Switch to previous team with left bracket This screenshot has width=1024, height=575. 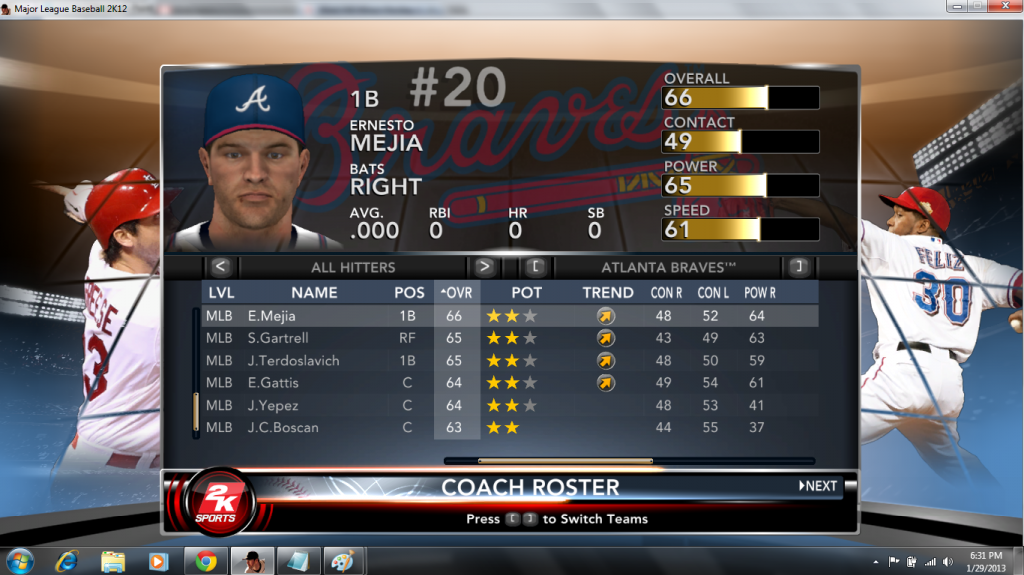[x=536, y=267]
